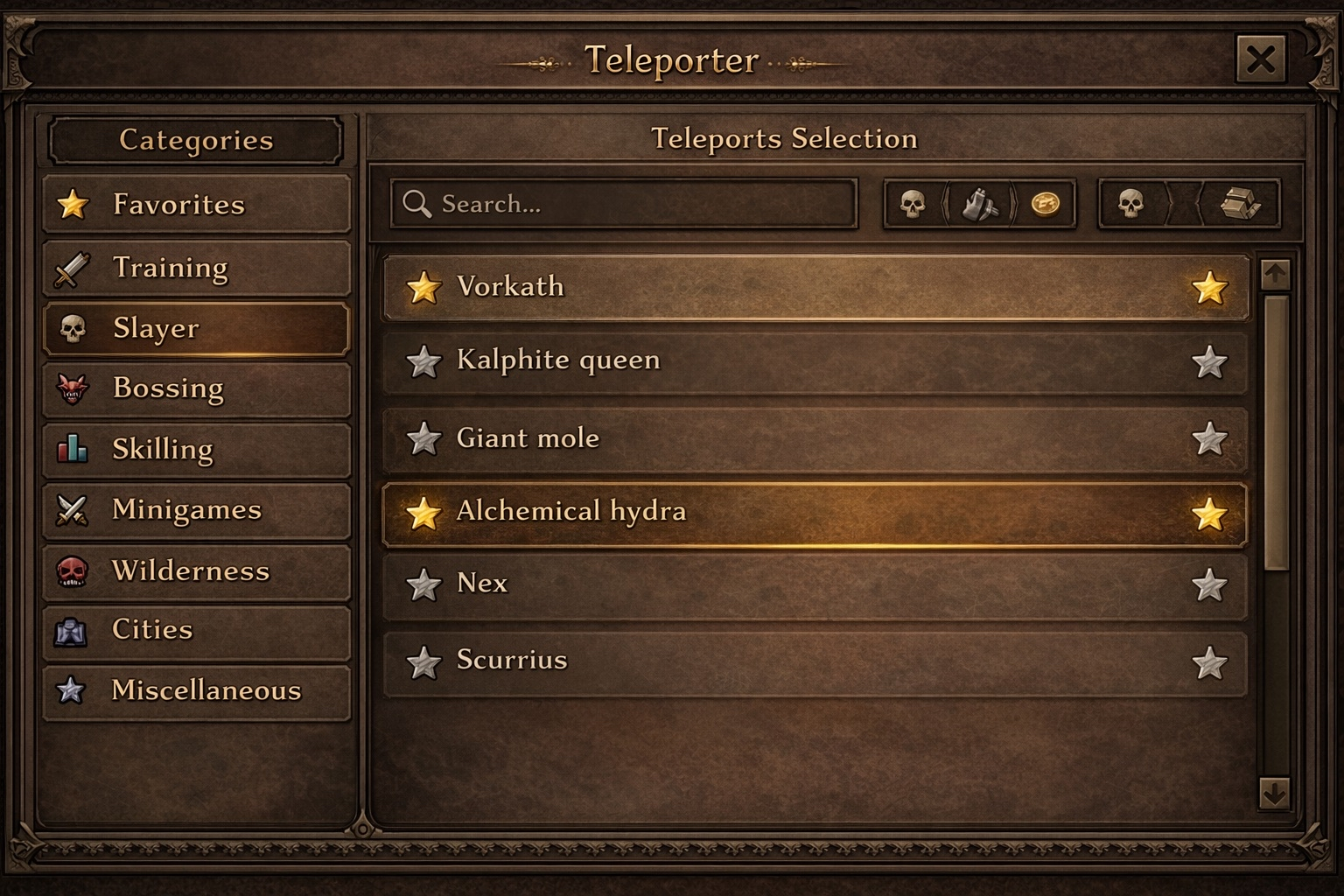Select the Miscellaneous category
Viewport: 1344px width, 896px height.
(197, 691)
